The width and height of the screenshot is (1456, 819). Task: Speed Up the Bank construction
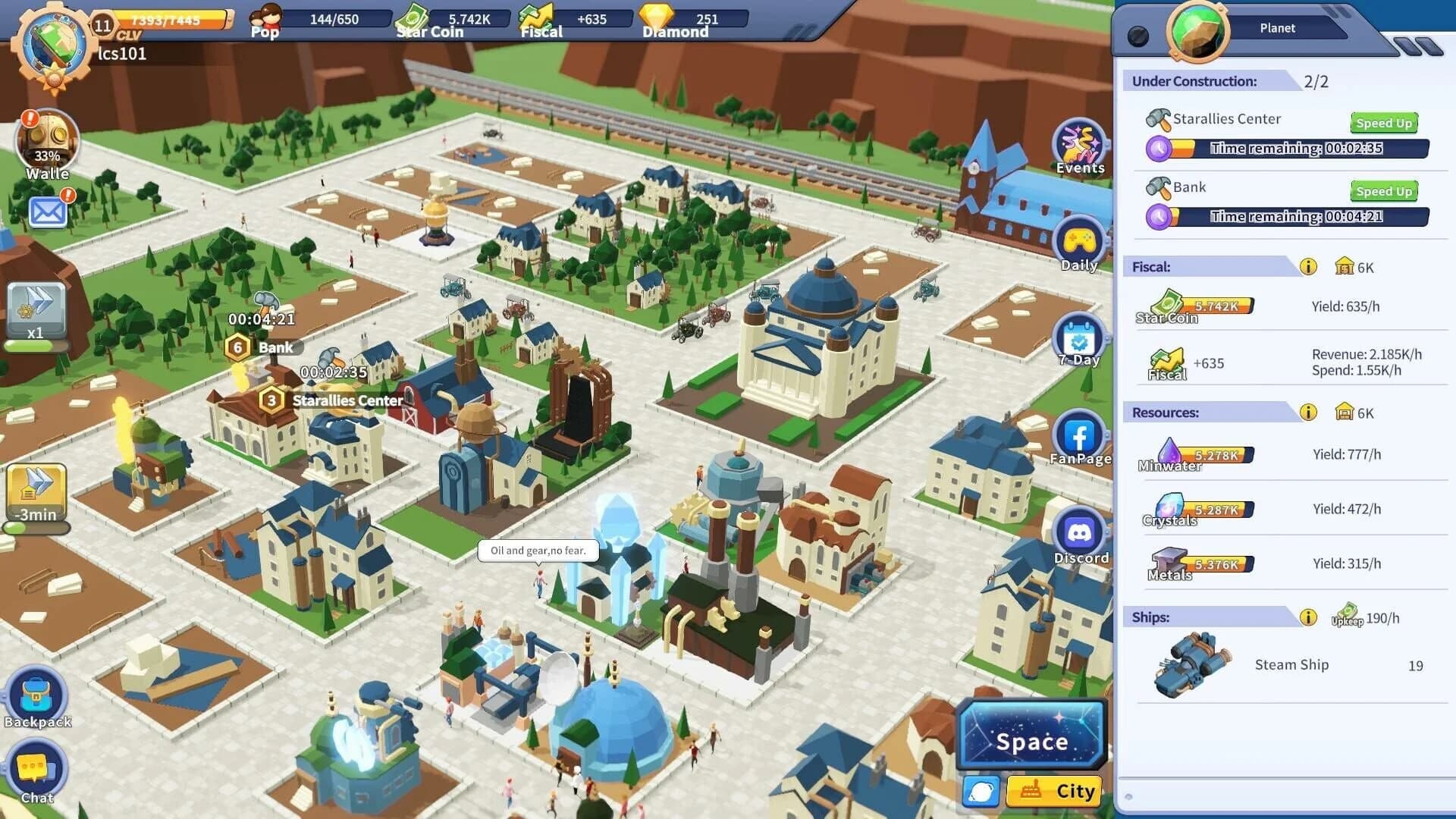click(x=1382, y=191)
